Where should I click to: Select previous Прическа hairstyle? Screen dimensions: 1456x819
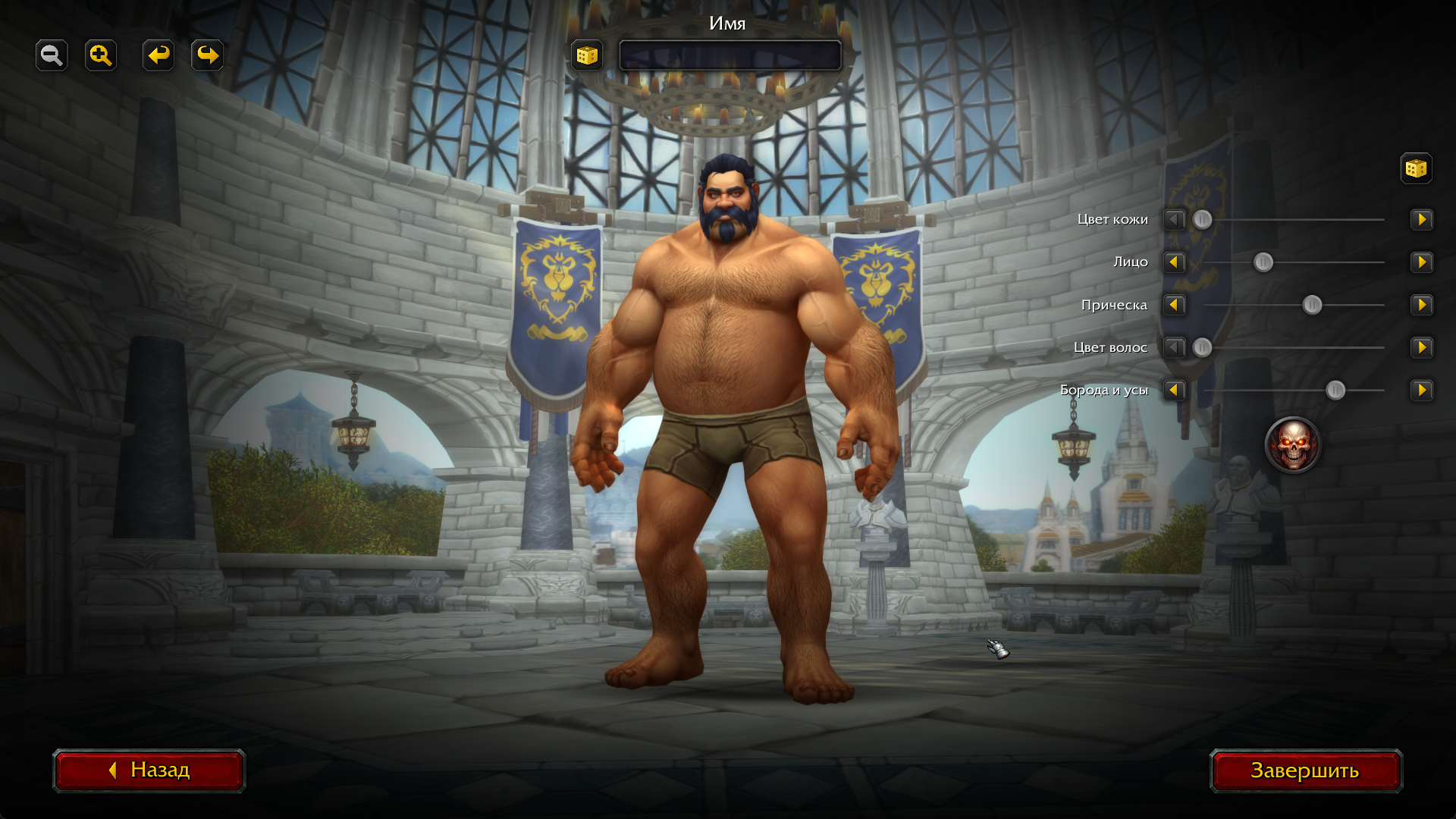click(1174, 305)
